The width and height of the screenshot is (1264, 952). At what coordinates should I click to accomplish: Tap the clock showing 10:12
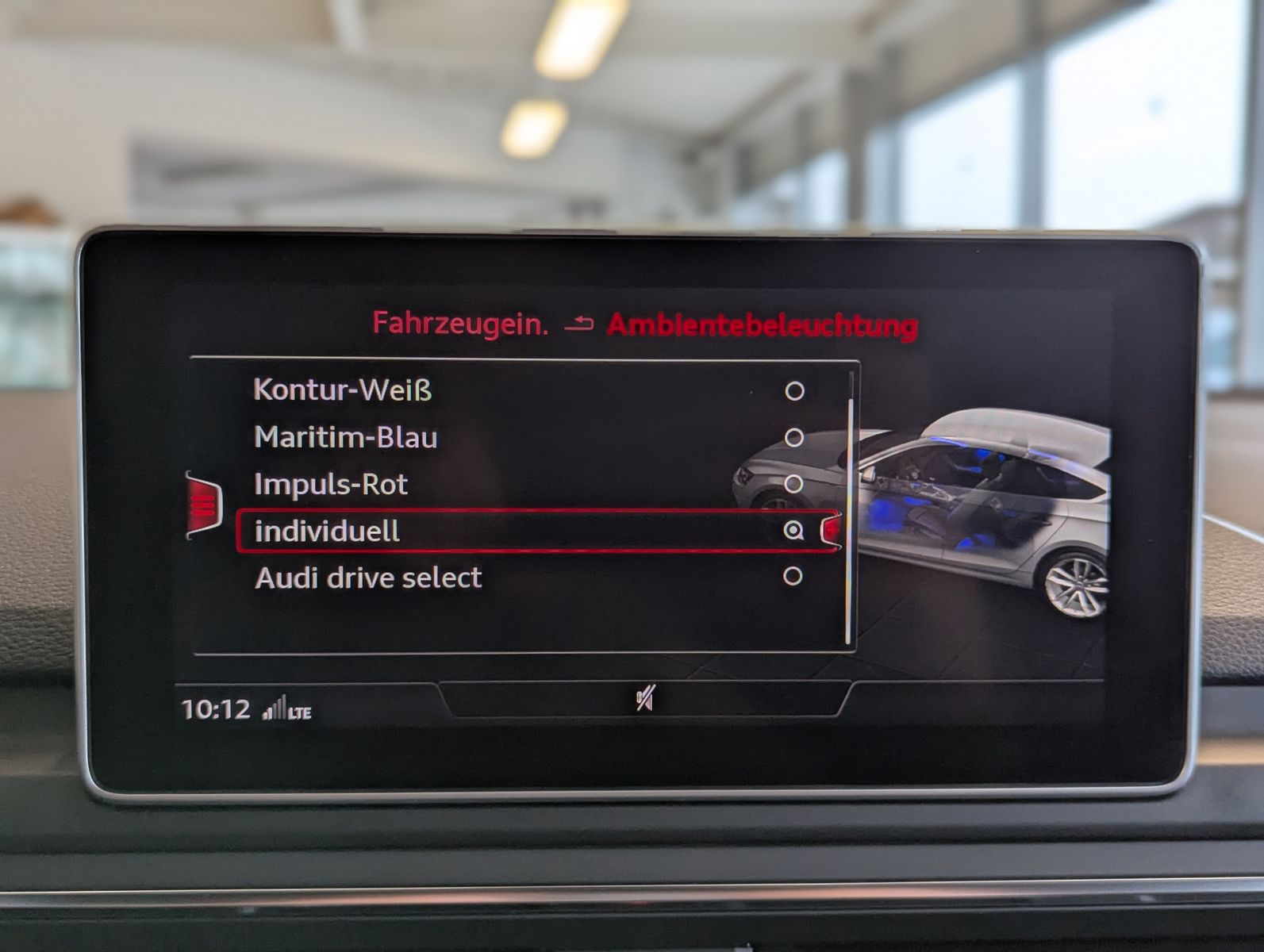coord(221,706)
